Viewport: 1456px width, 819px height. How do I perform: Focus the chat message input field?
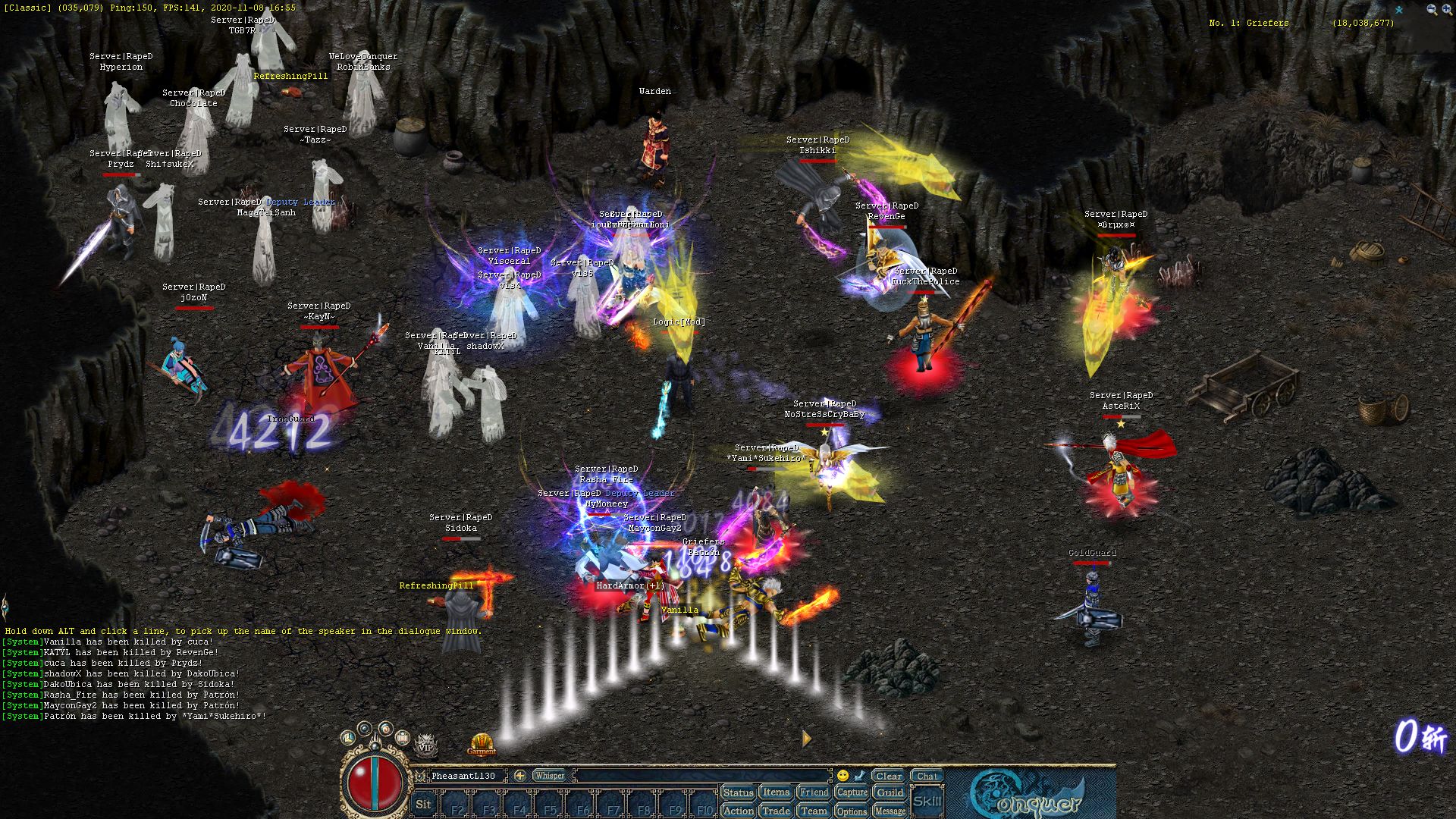tap(701, 776)
